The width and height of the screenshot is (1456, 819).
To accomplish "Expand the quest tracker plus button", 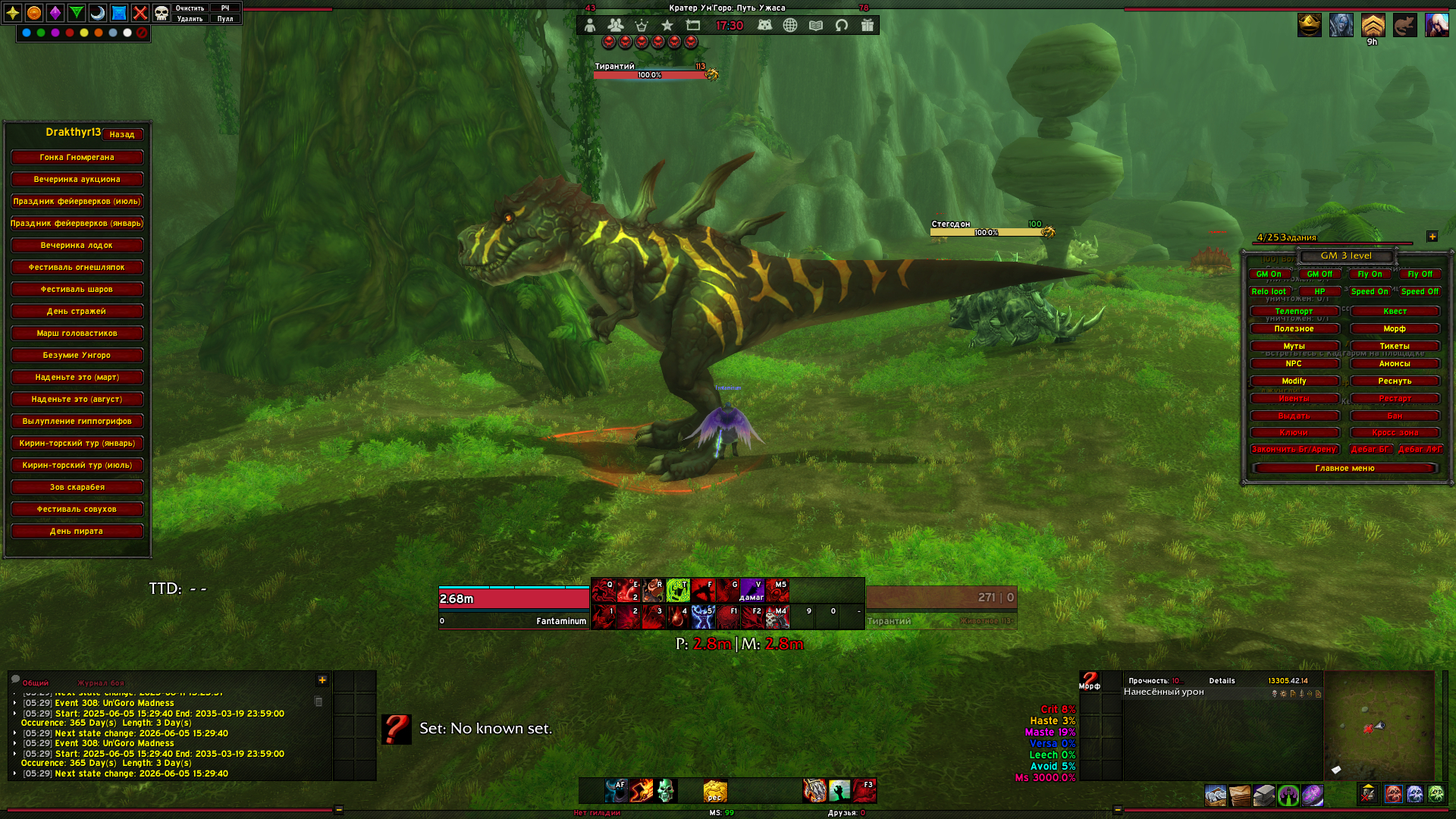I will point(1432,237).
